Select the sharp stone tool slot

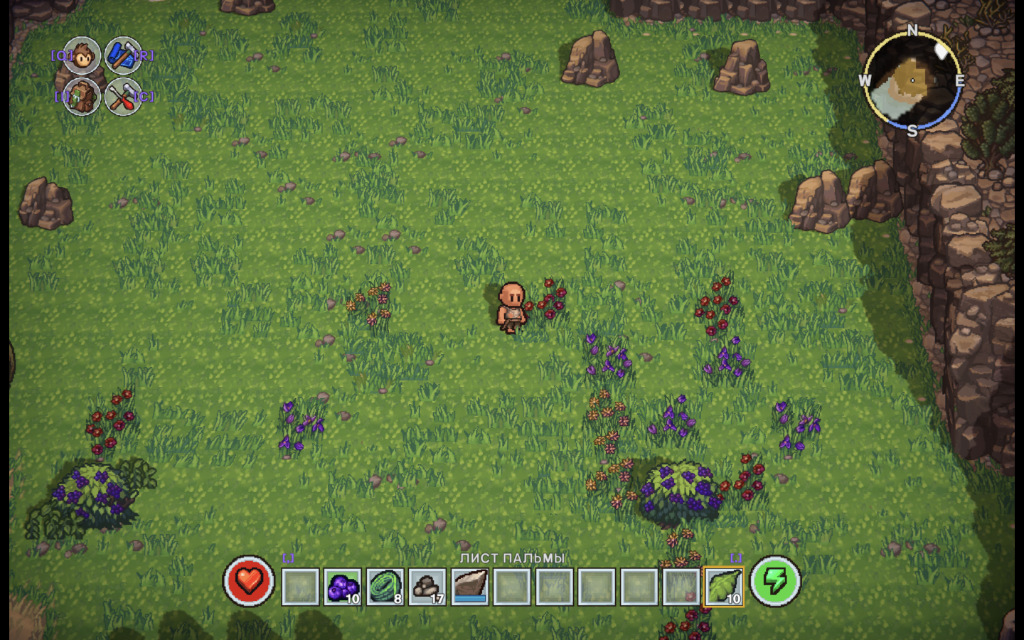tap(470, 586)
